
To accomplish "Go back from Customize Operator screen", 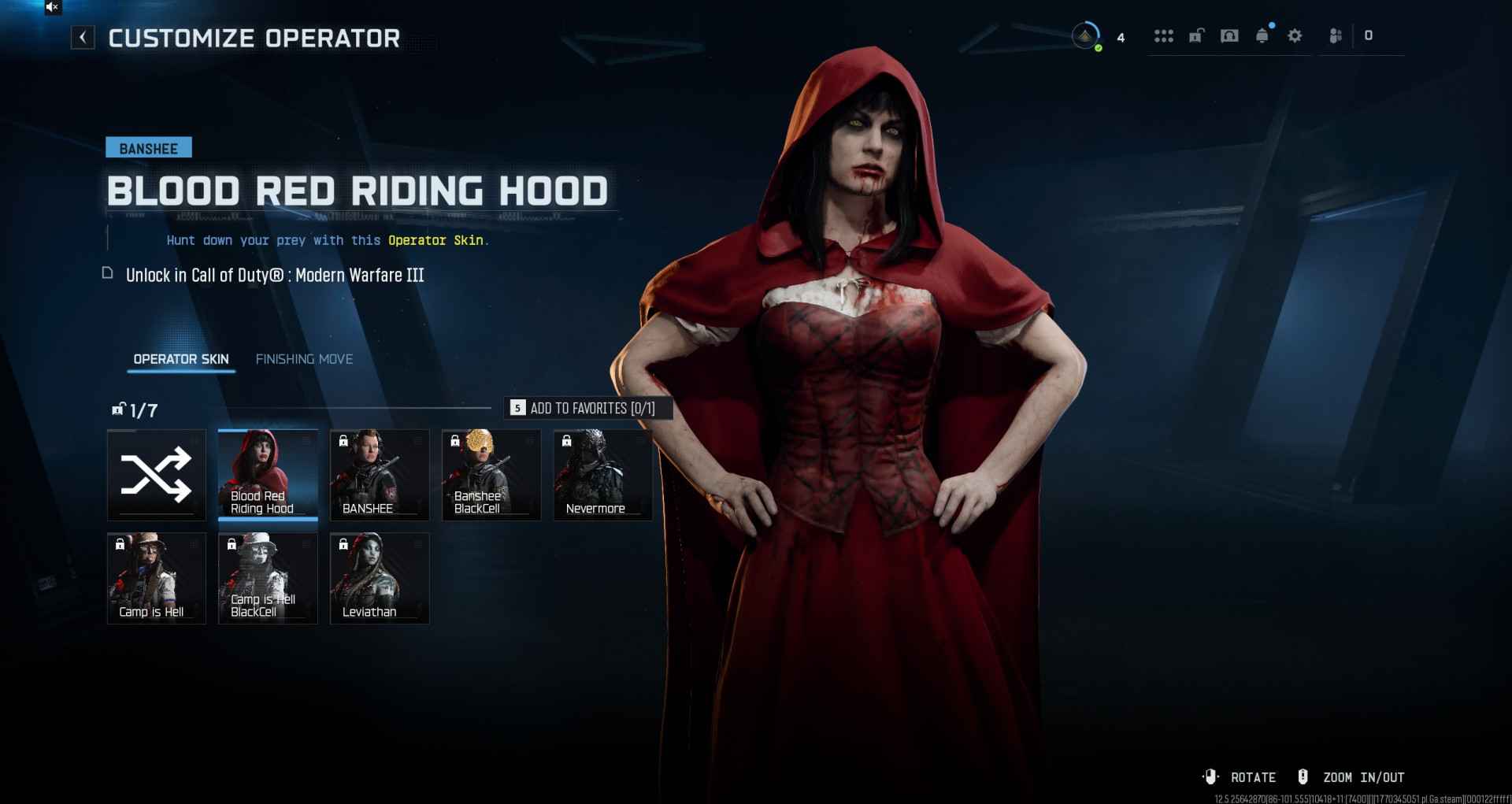I will point(83,37).
